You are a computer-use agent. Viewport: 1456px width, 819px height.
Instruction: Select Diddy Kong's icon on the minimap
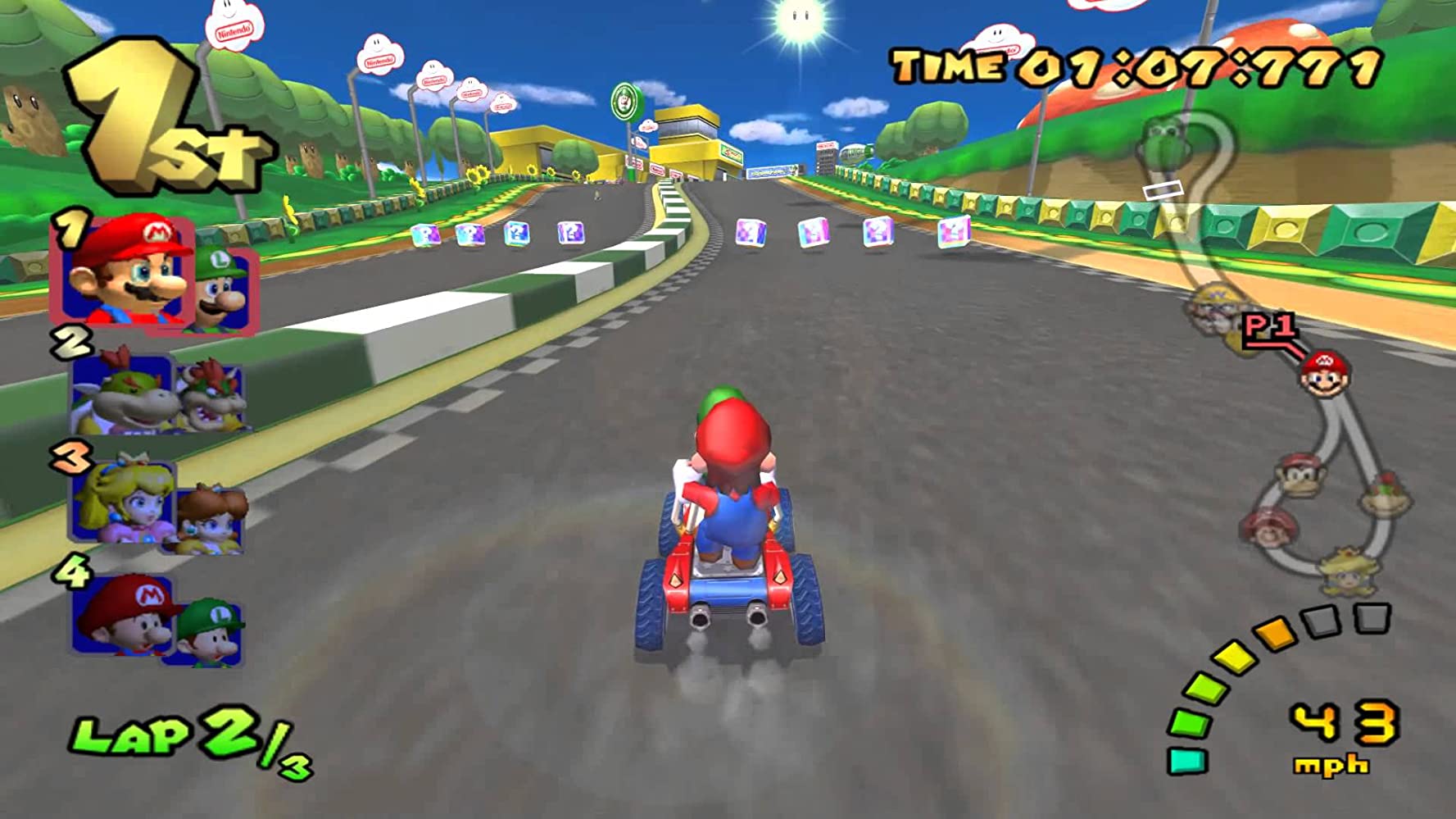coord(1299,475)
